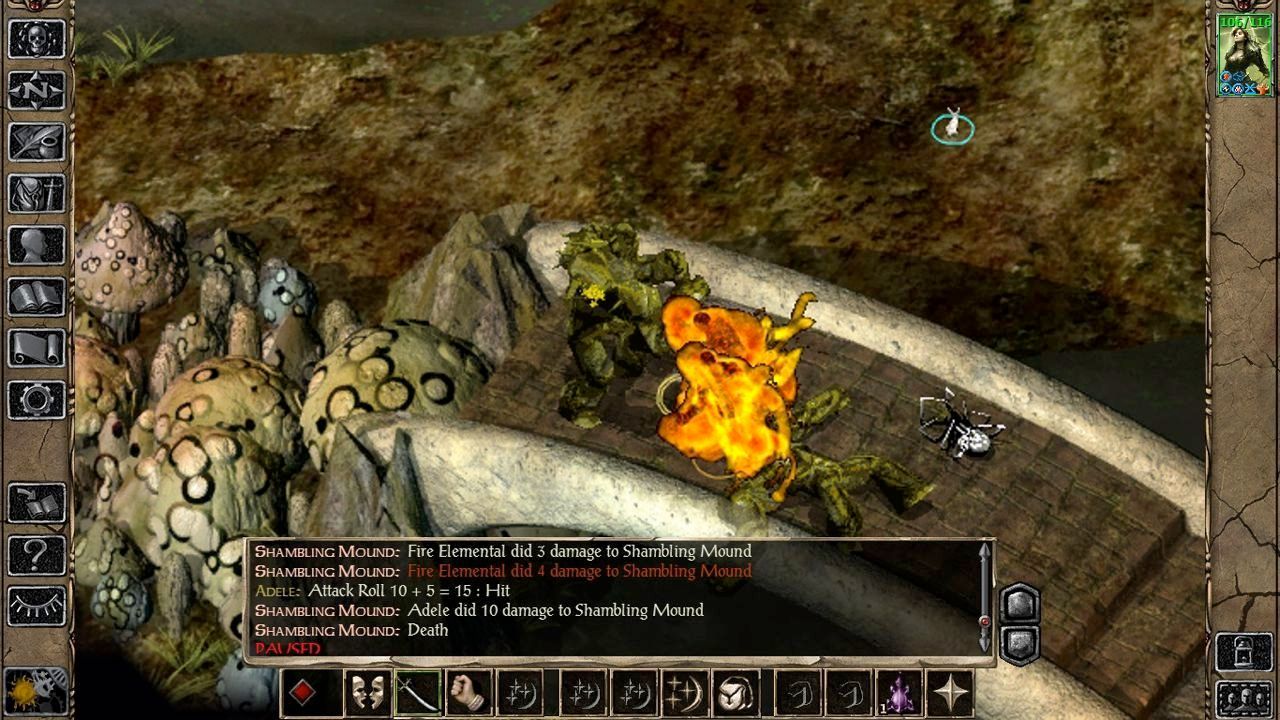
Task: Select the character portrait thumbnail
Action: pyautogui.click(x=1244, y=56)
